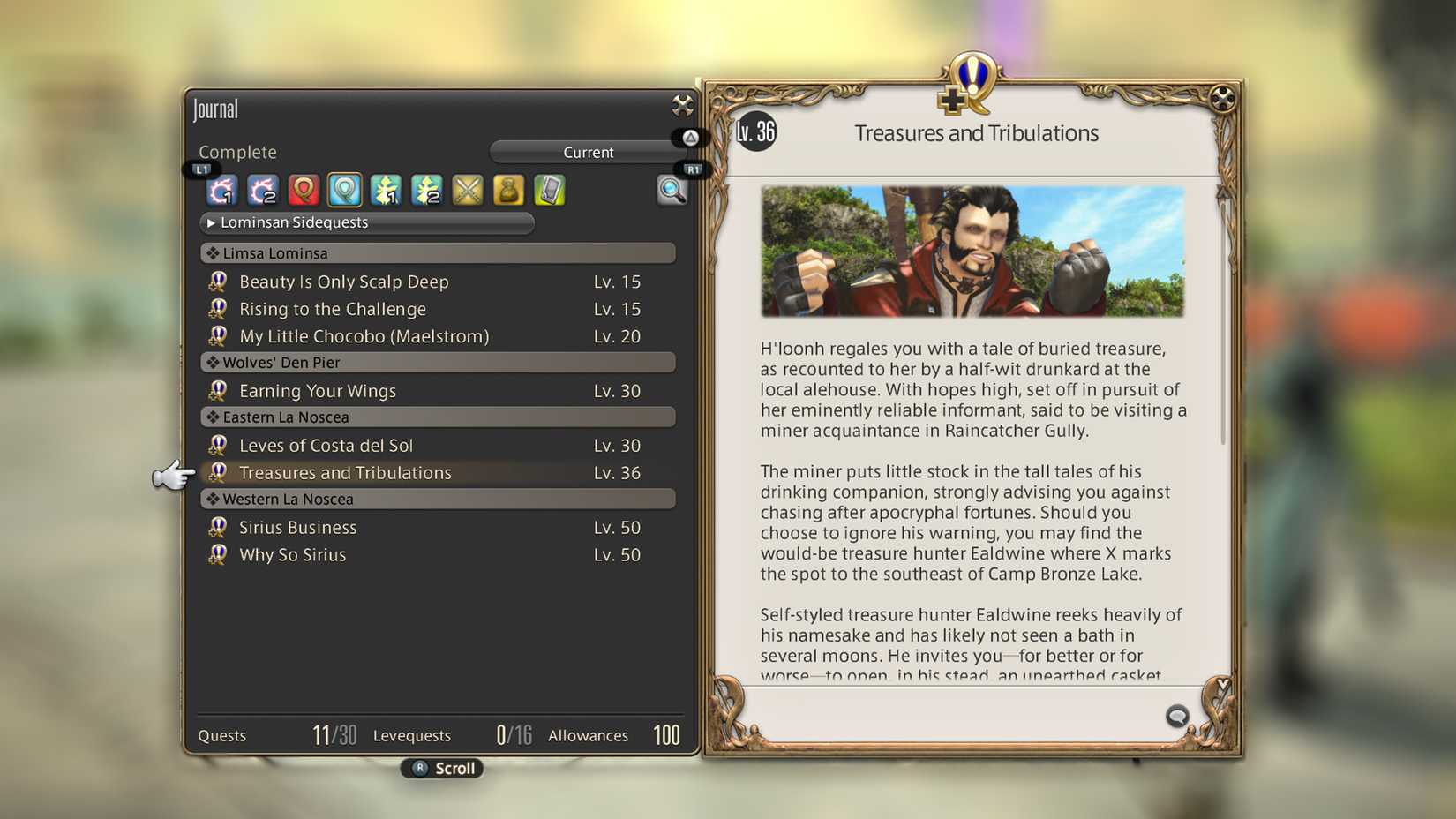Open the red Sidequests category icon
The height and width of the screenshot is (819, 1456).
(303, 190)
